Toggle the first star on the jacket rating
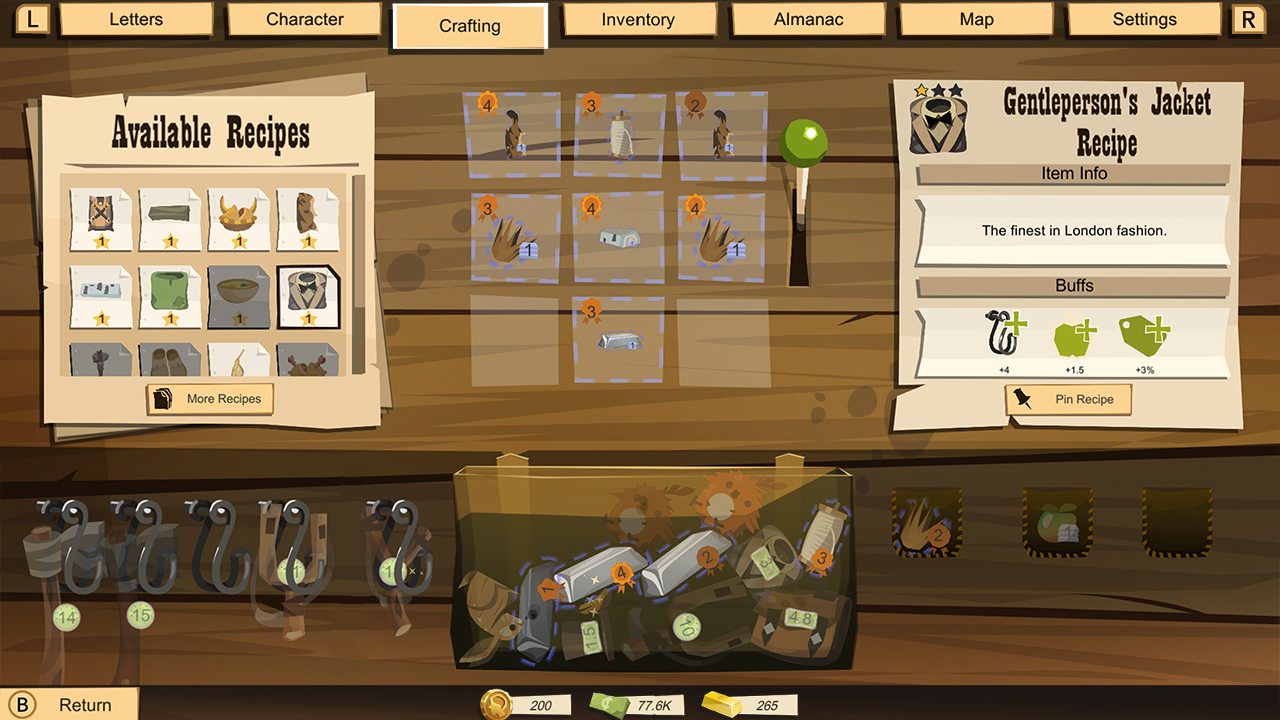This screenshot has width=1280, height=720. (x=921, y=92)
